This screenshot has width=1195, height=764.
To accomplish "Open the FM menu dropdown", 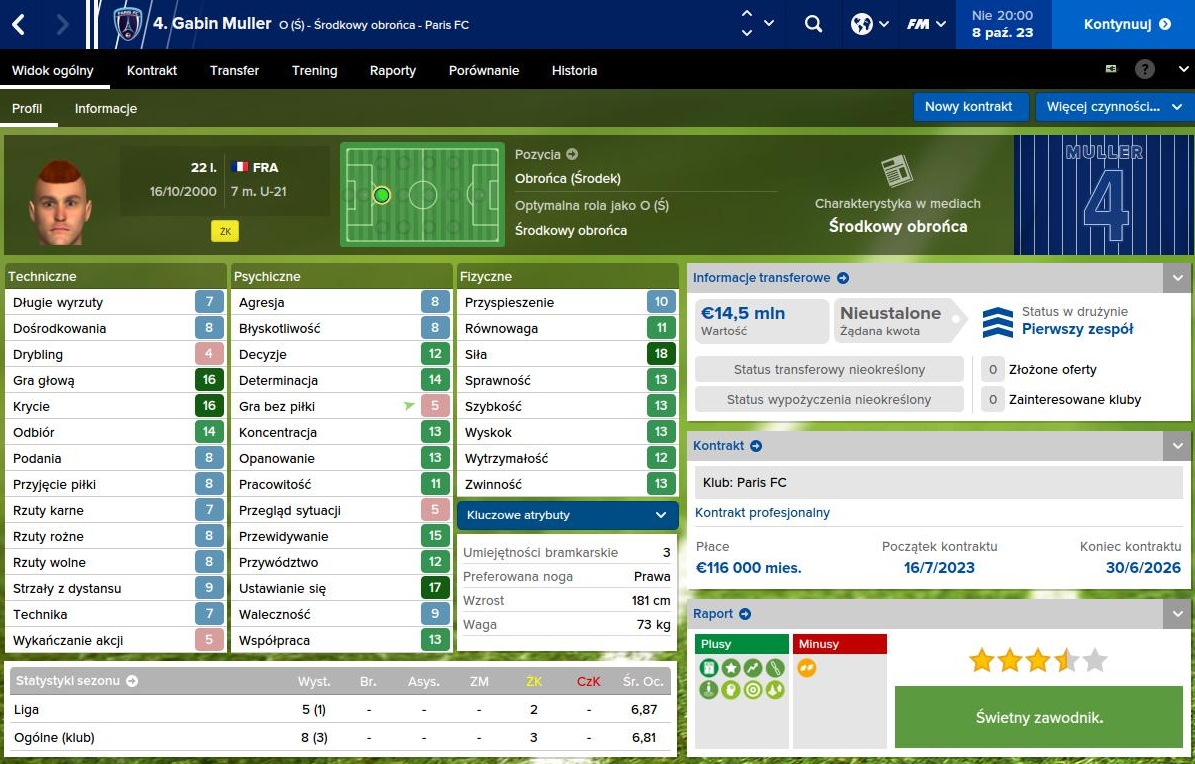I will [x=926, y=24].
